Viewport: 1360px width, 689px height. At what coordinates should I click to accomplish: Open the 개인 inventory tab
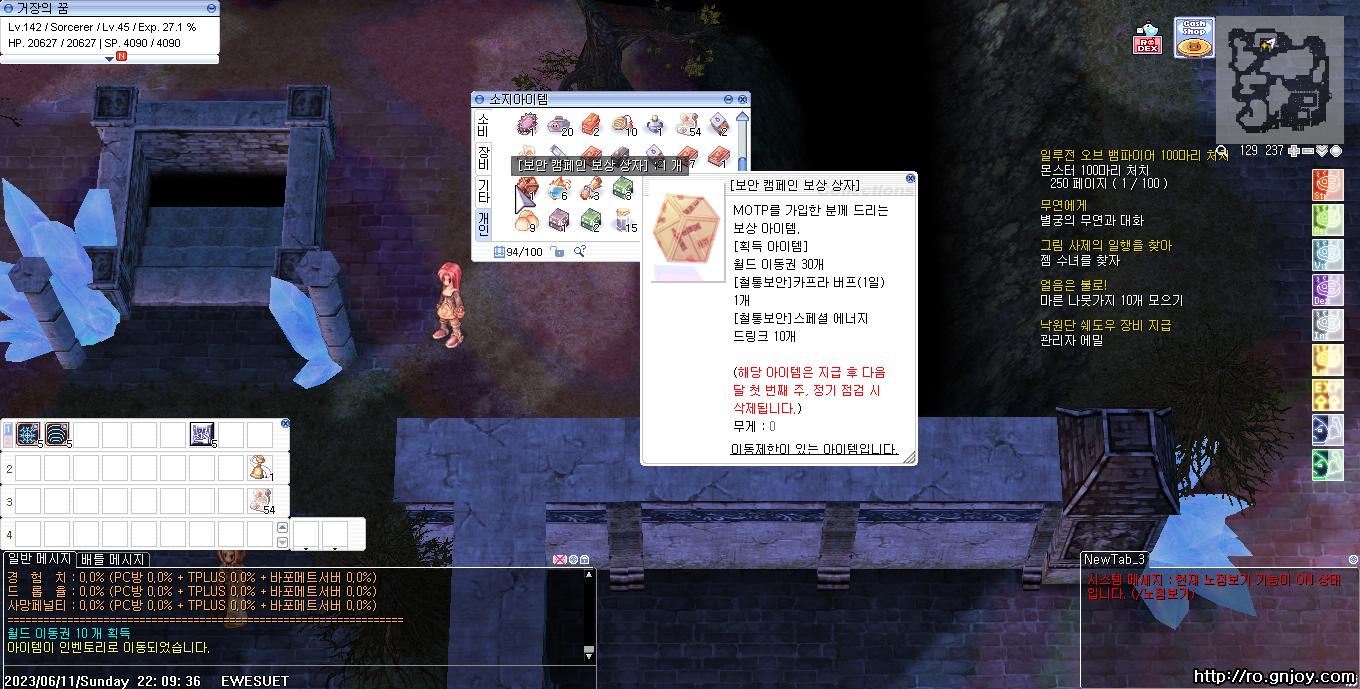click(482, 223)
